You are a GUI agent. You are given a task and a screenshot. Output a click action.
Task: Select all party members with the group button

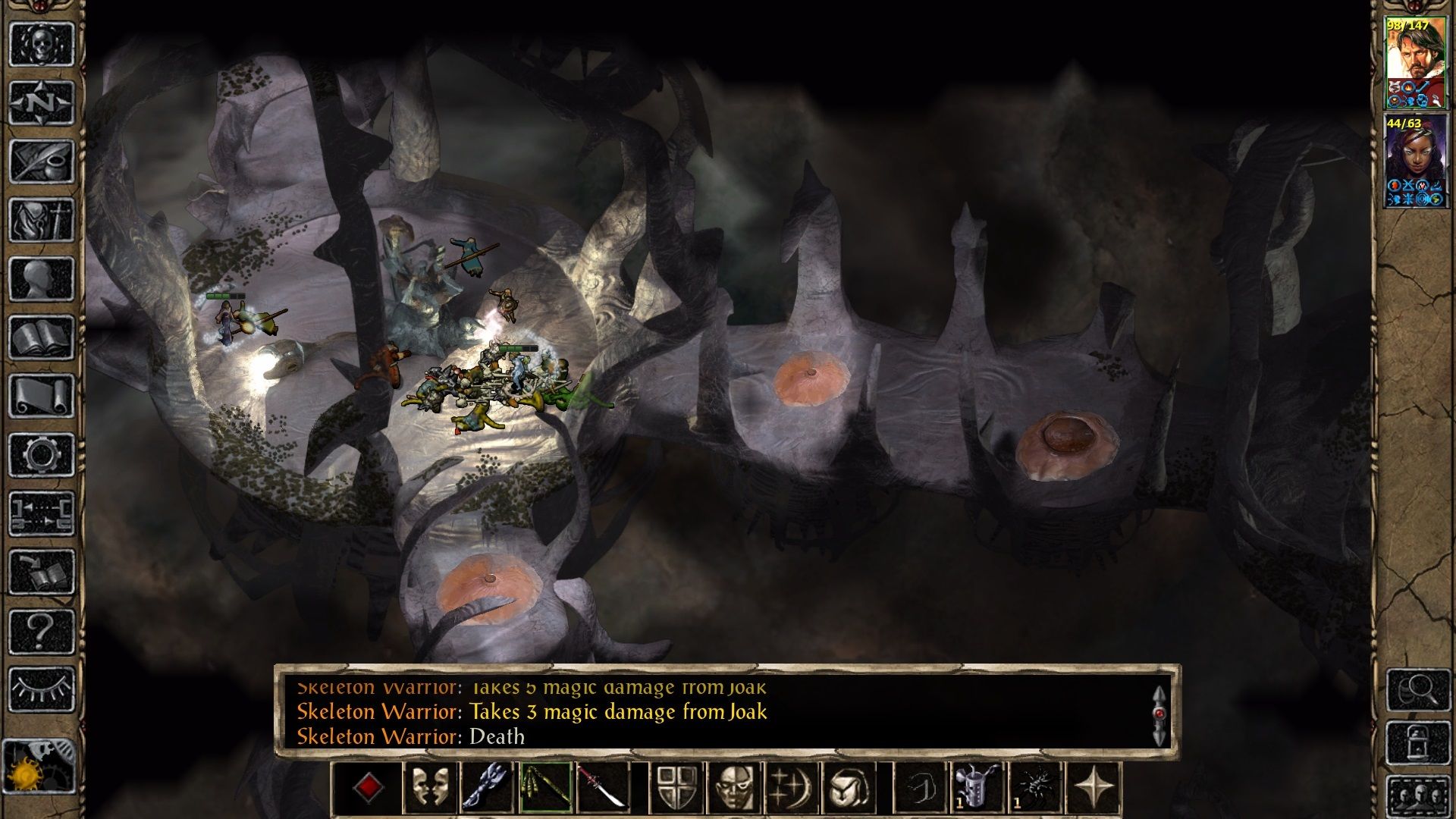tap(1417, 798)
